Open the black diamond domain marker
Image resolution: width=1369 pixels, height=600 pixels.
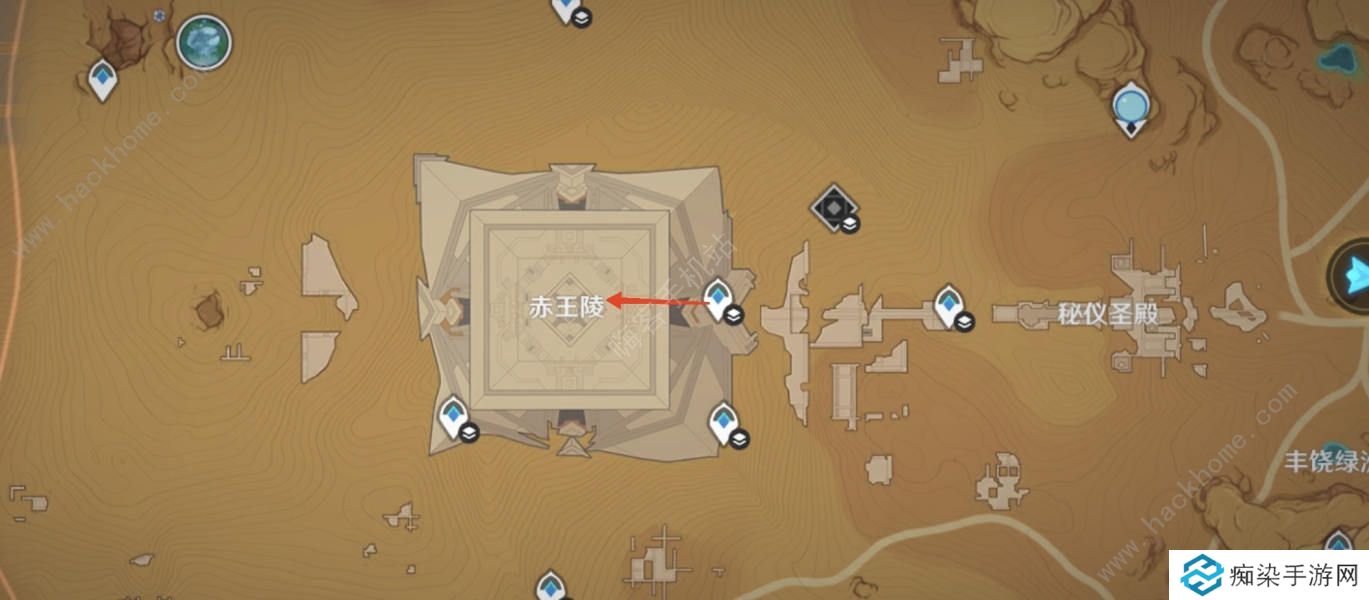[832, 207]
